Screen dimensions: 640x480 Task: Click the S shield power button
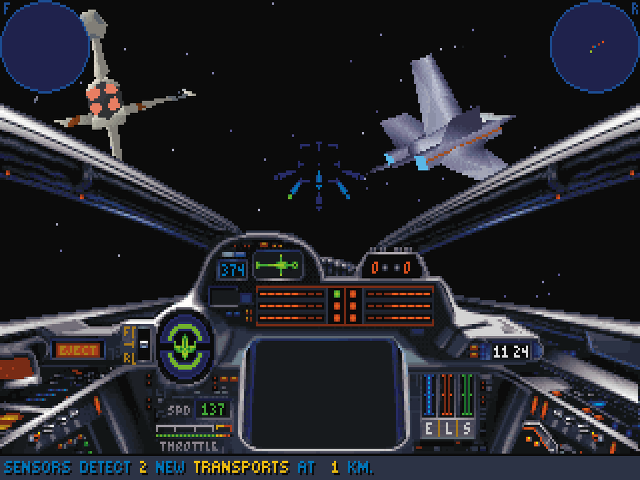pyautogui.click(x=465, y=428)
